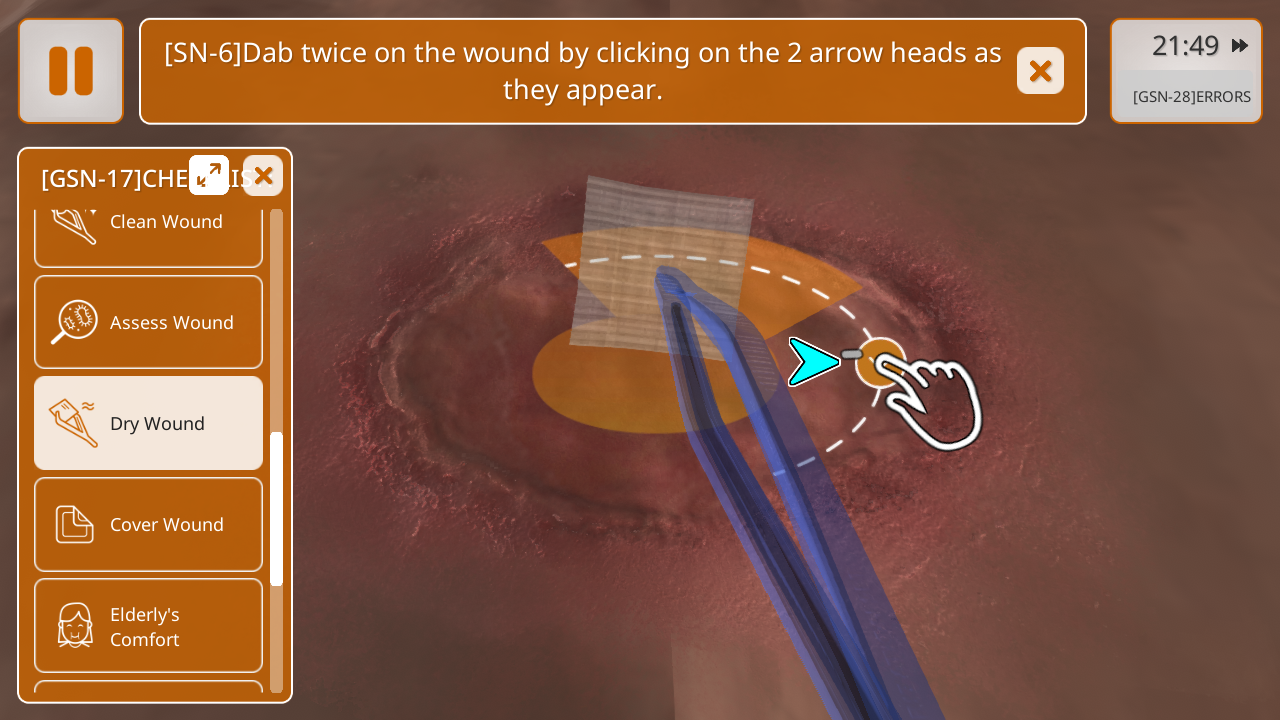Choose the Dry Wound checklist step
This screenshot has width=1280, height=720.
point(148,423)
